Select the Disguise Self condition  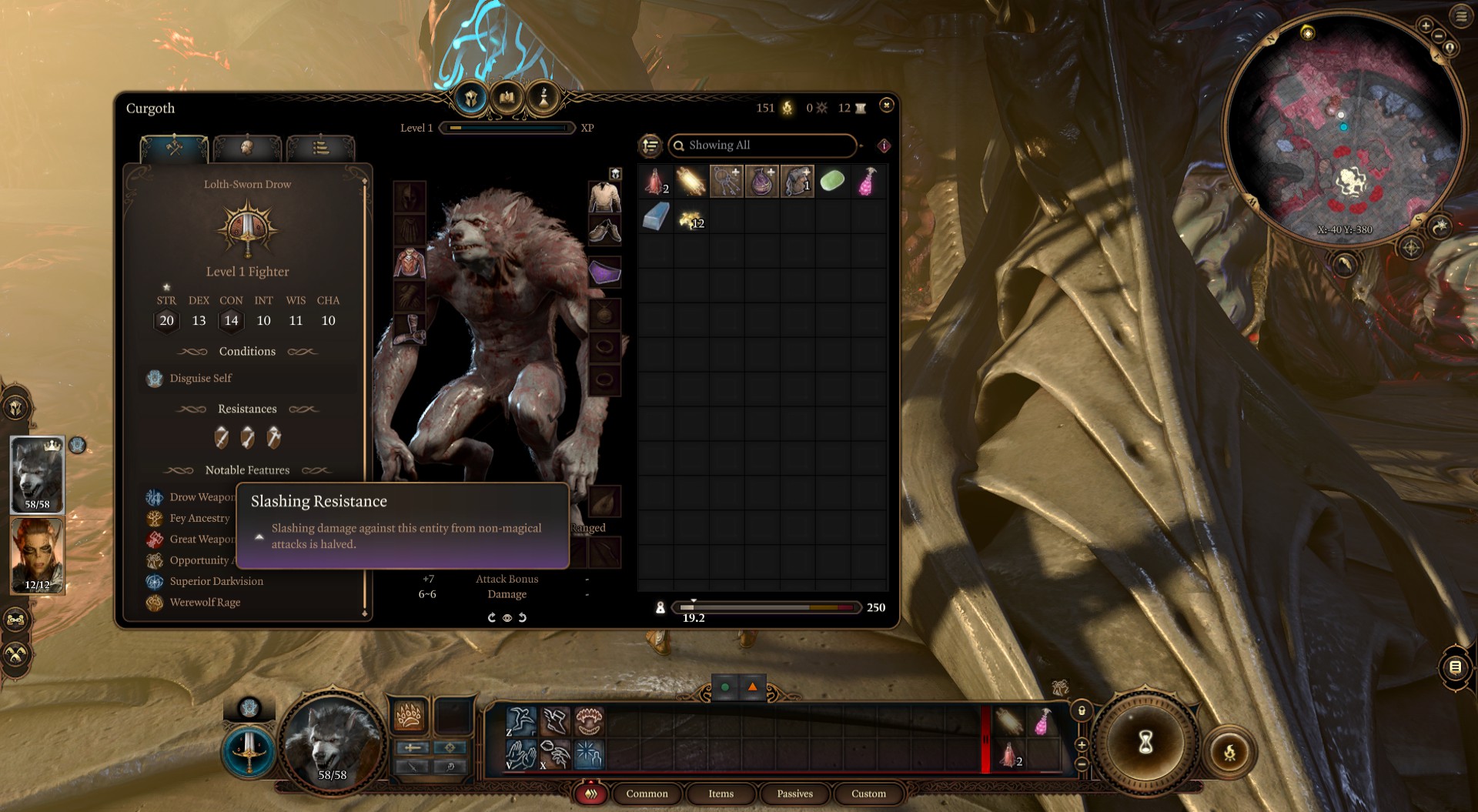tap(200, 379)
